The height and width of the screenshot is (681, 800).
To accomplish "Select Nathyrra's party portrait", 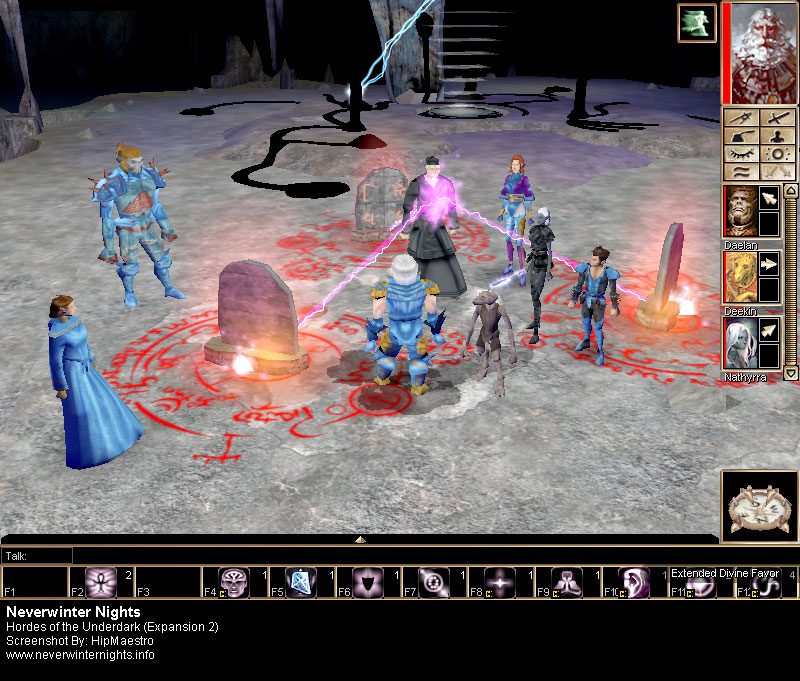I will click(x=740, y=343).
